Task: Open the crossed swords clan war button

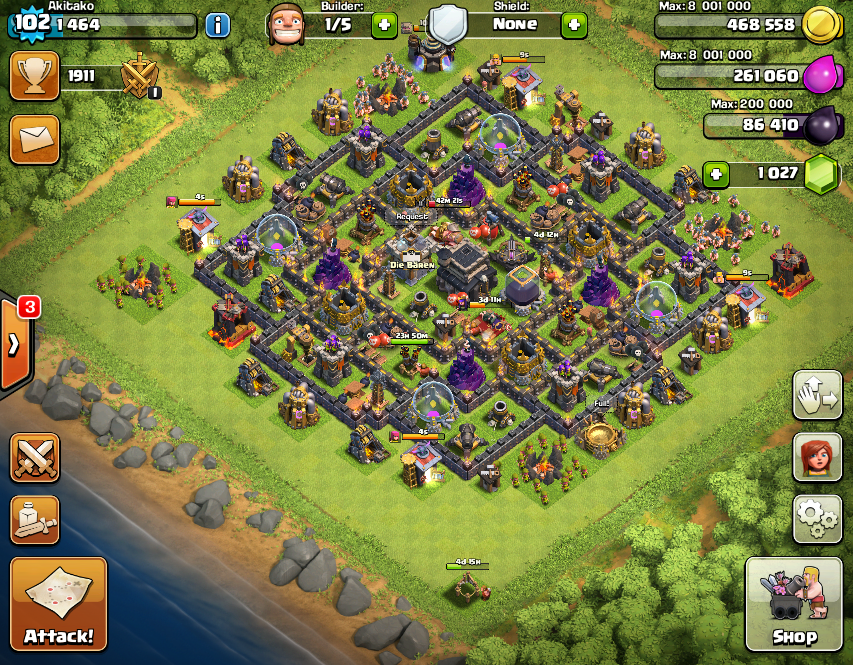Action: point(34,457)
